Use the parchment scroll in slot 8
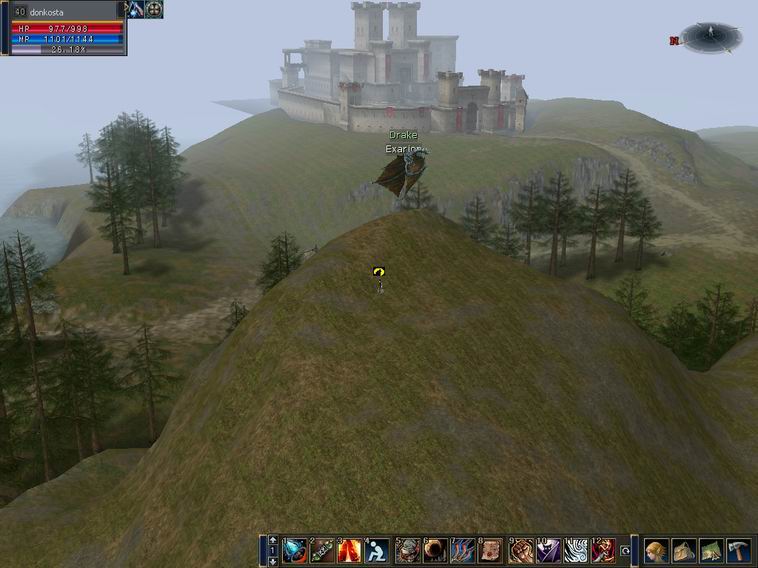 [491, 551]
